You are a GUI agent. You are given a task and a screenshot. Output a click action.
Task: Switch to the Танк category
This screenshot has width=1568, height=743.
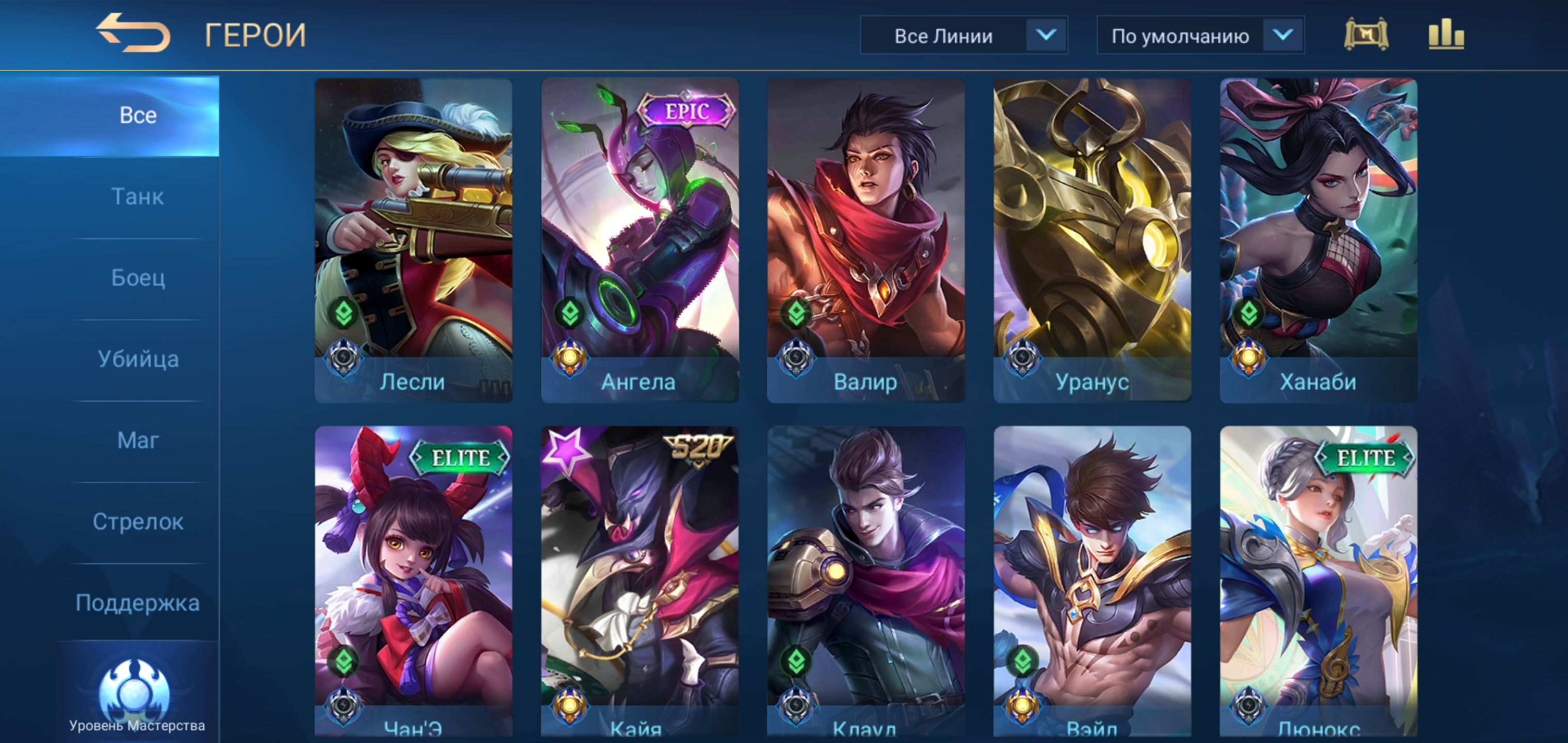click(138, 197)
